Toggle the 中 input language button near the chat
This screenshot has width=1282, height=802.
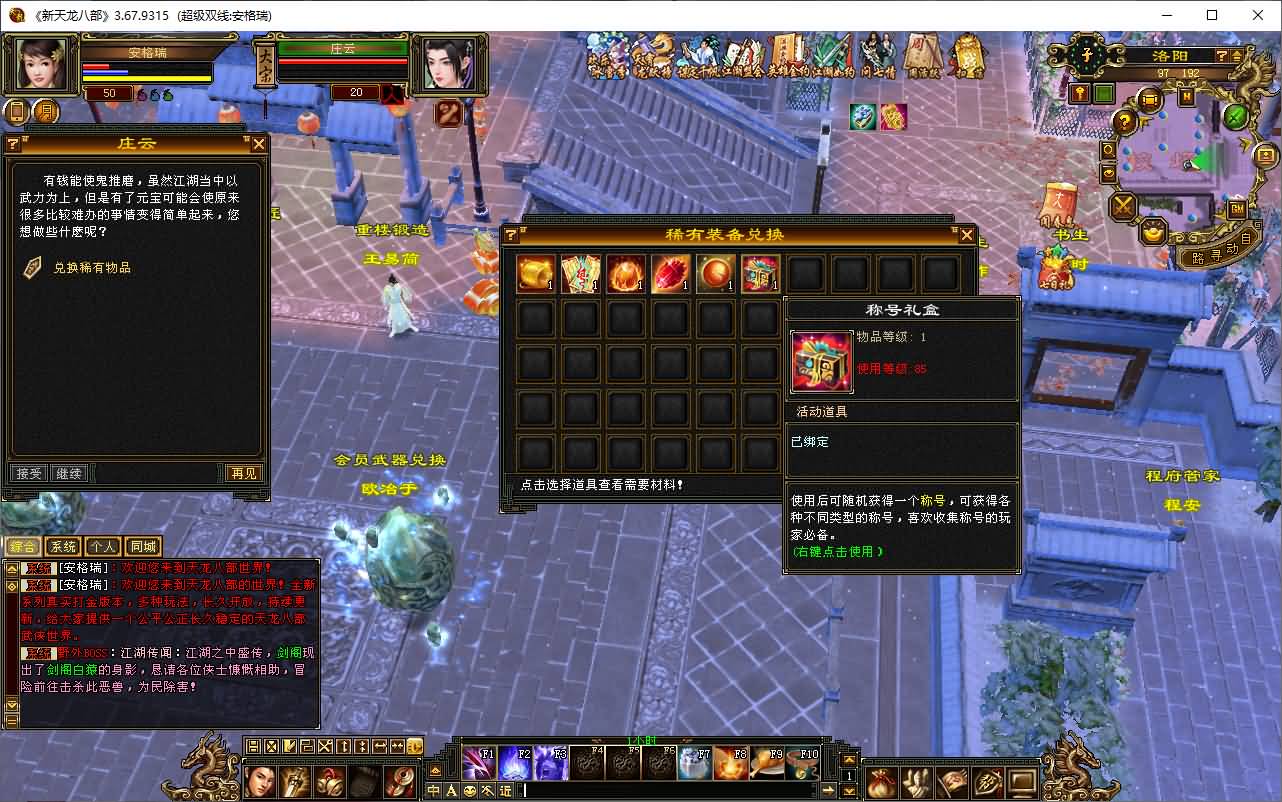pos(432,790)
